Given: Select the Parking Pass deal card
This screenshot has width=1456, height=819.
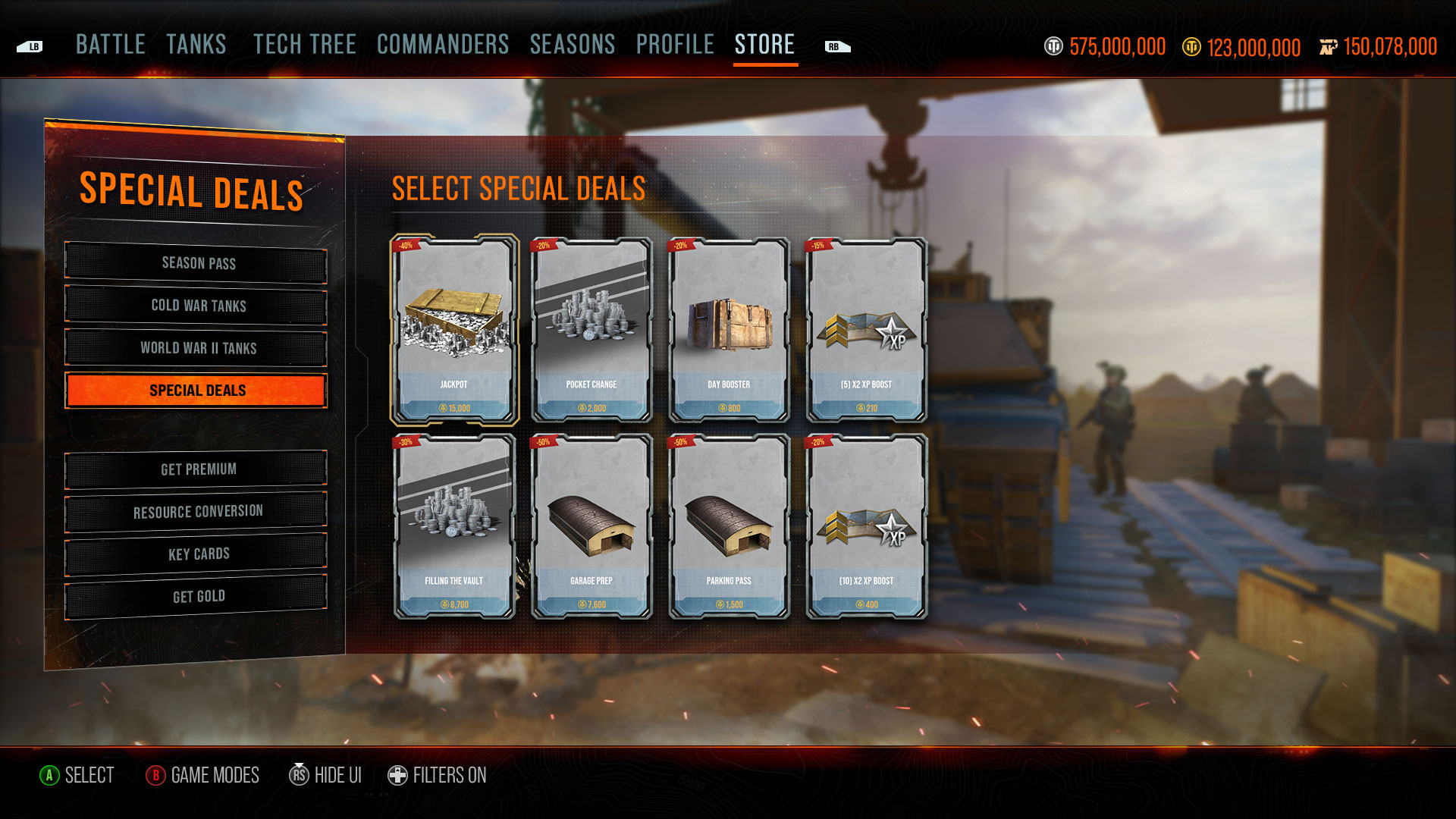Looking at the screenshot, I should [x=729, y=526].
